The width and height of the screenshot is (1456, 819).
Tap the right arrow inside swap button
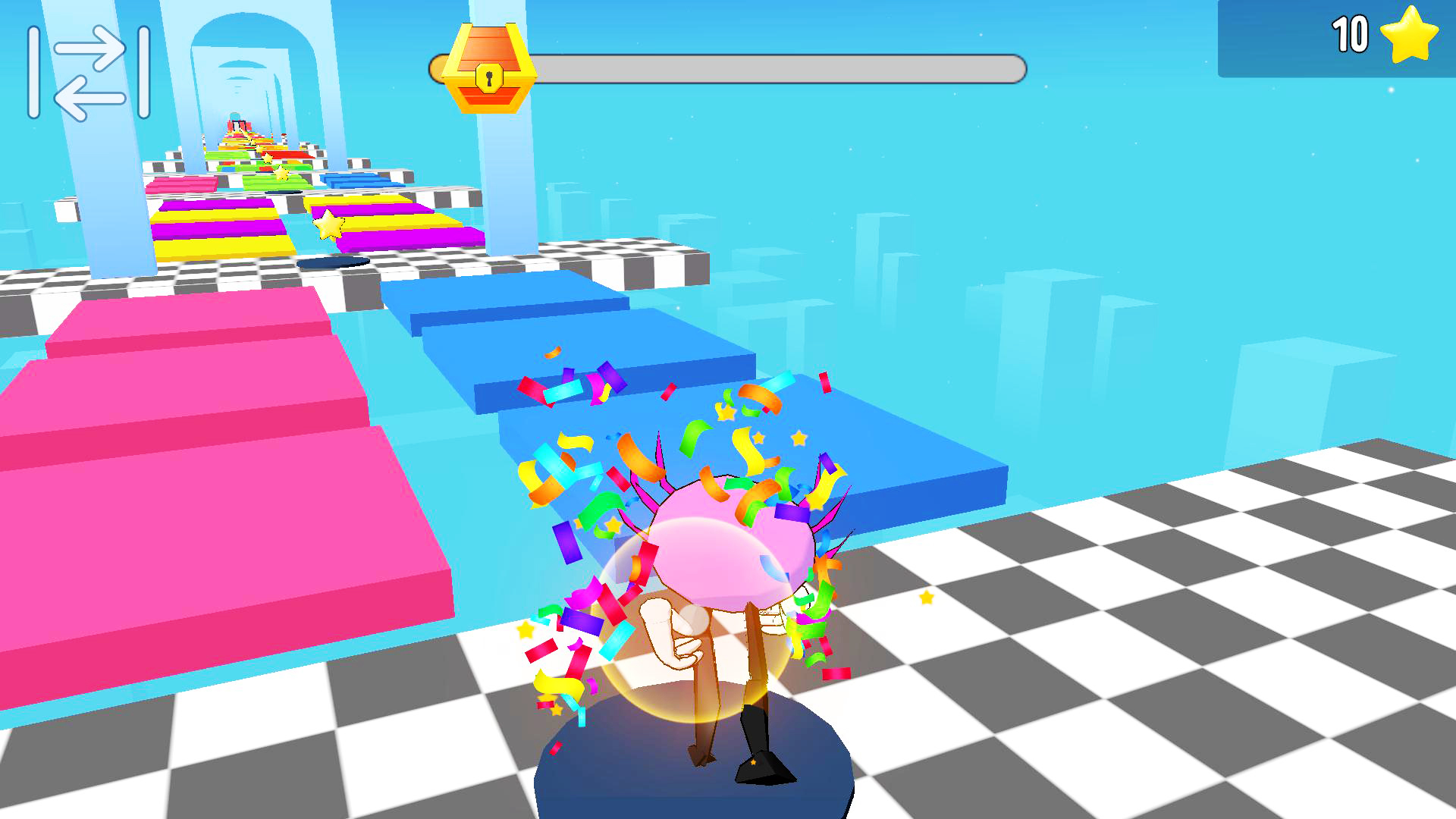91,49
